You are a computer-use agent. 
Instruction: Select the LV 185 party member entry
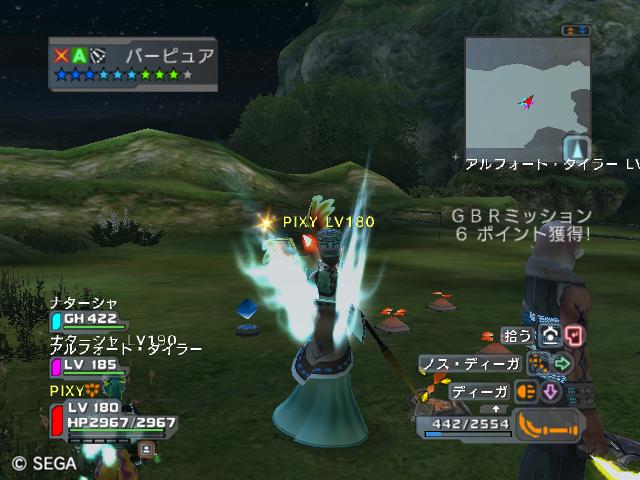click(88, 366)
